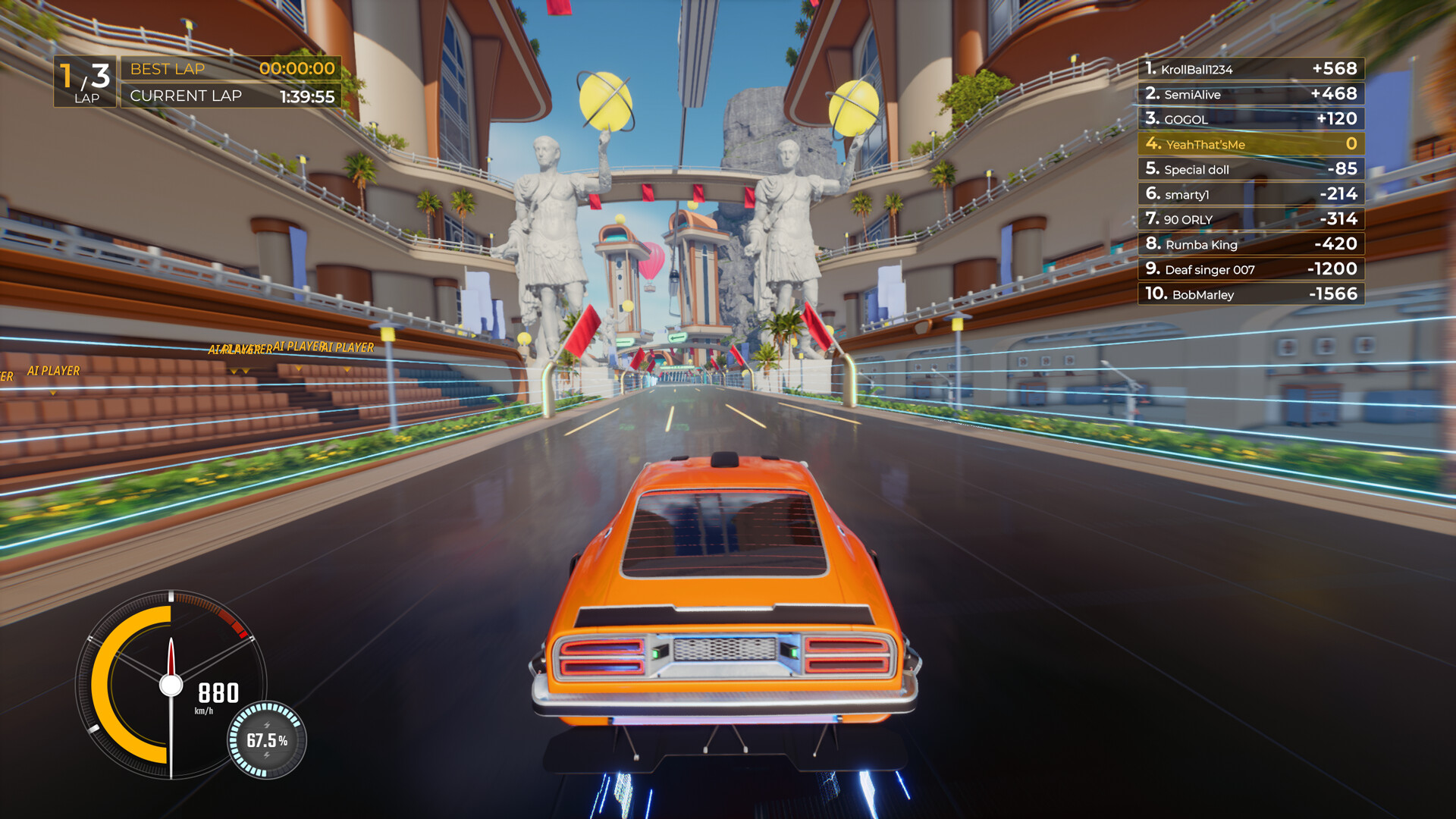Select GOGOL in third place
The image size is (1456, 819).
coord(1250,118)
